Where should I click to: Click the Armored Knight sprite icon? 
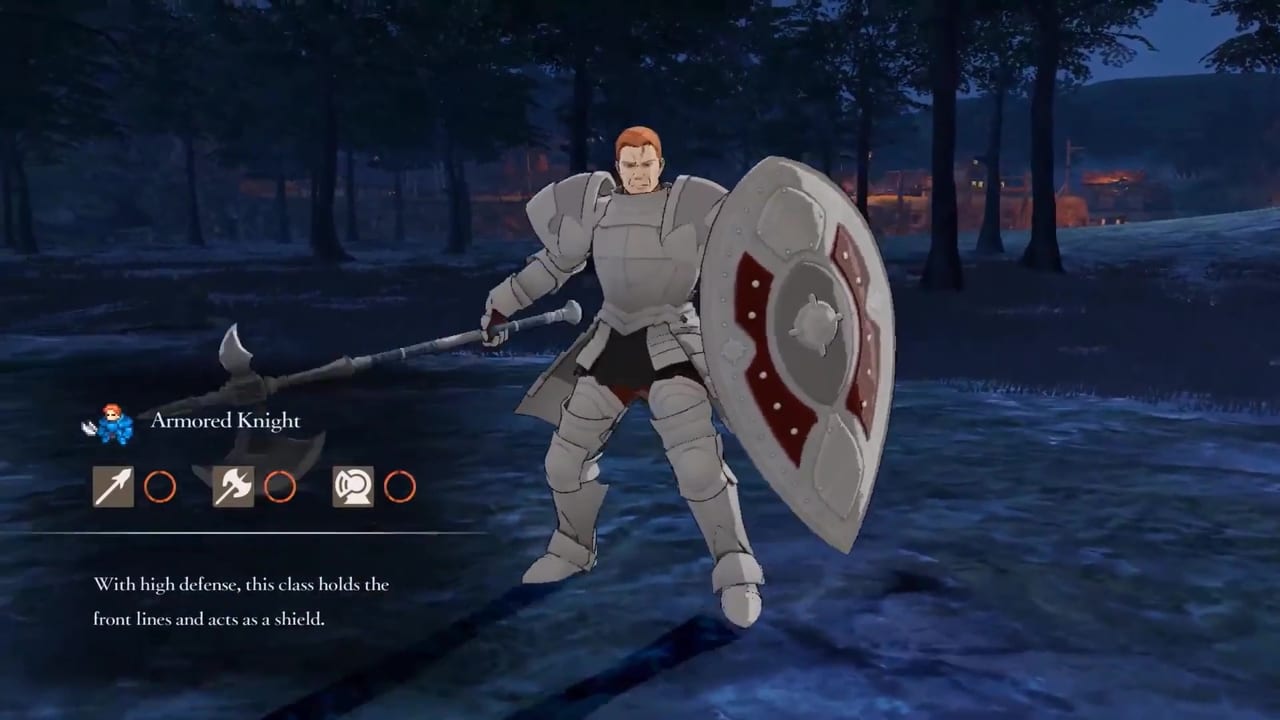click(x=113, y=423)
